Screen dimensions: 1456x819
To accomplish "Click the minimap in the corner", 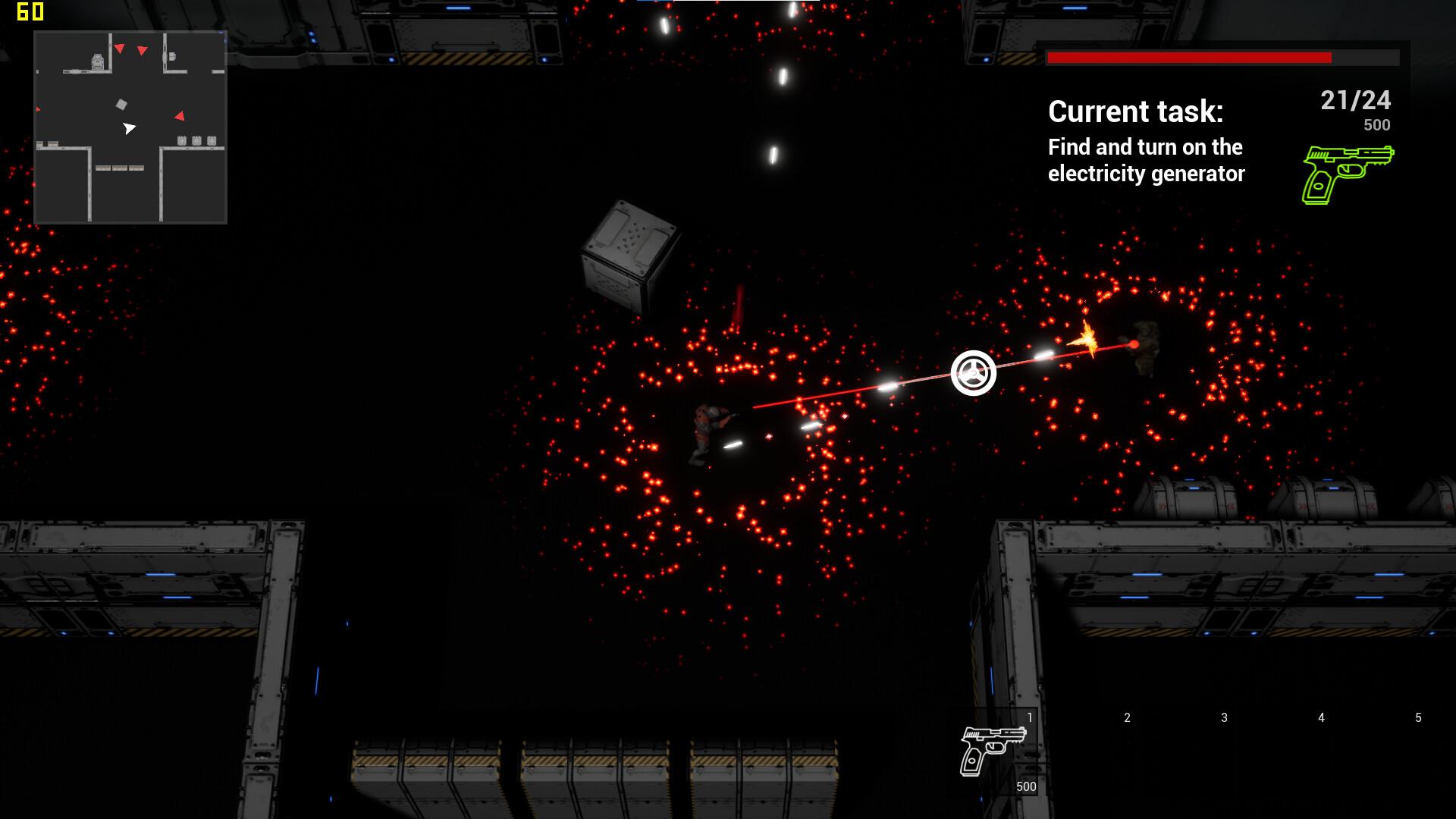I will (x=130, y=127).
